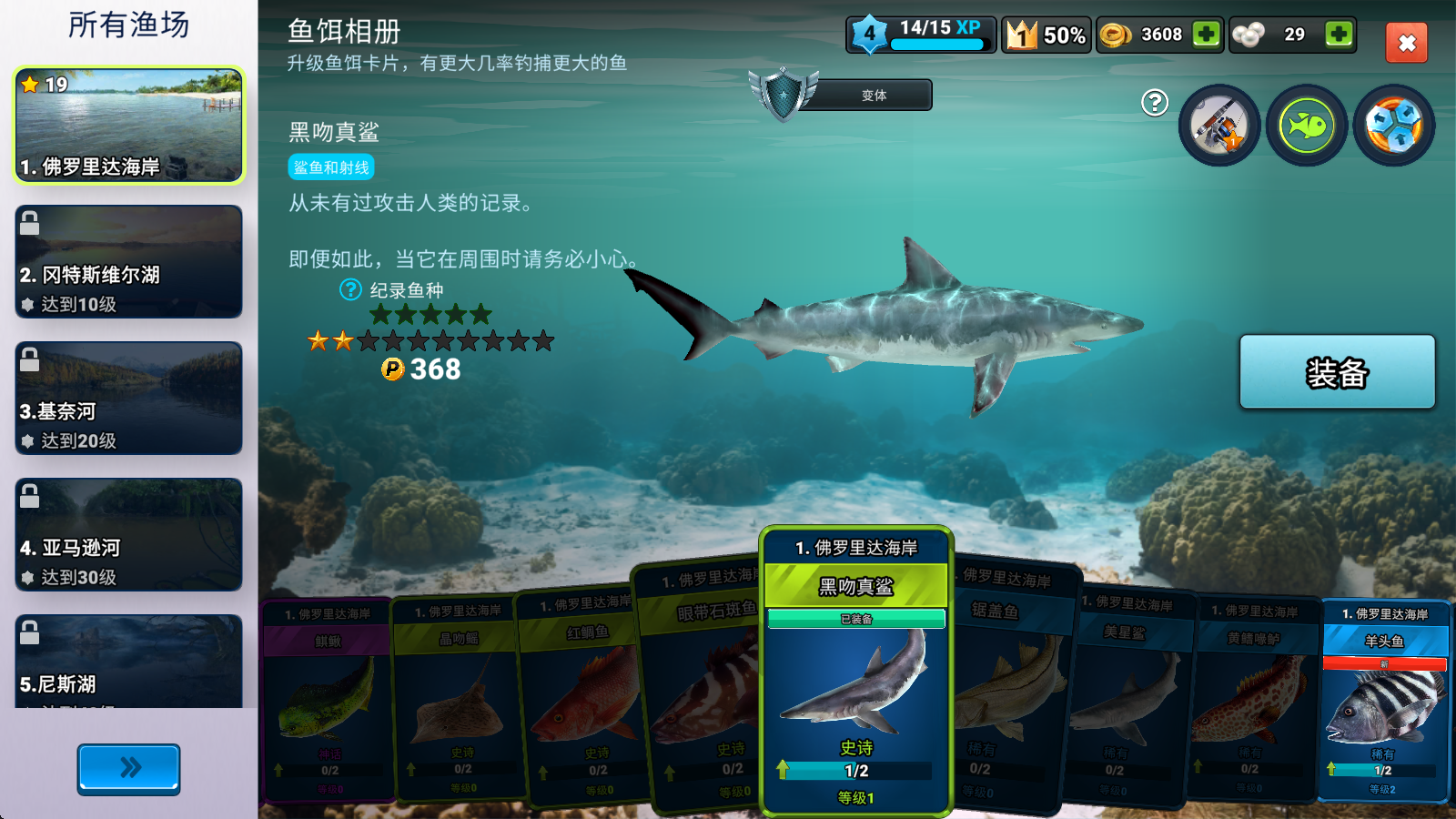Image resolution: width=1456 pixels, height=819 pixels.
Task: Expand the fishery list with the double-arrow button
Action: pos(128,769)
